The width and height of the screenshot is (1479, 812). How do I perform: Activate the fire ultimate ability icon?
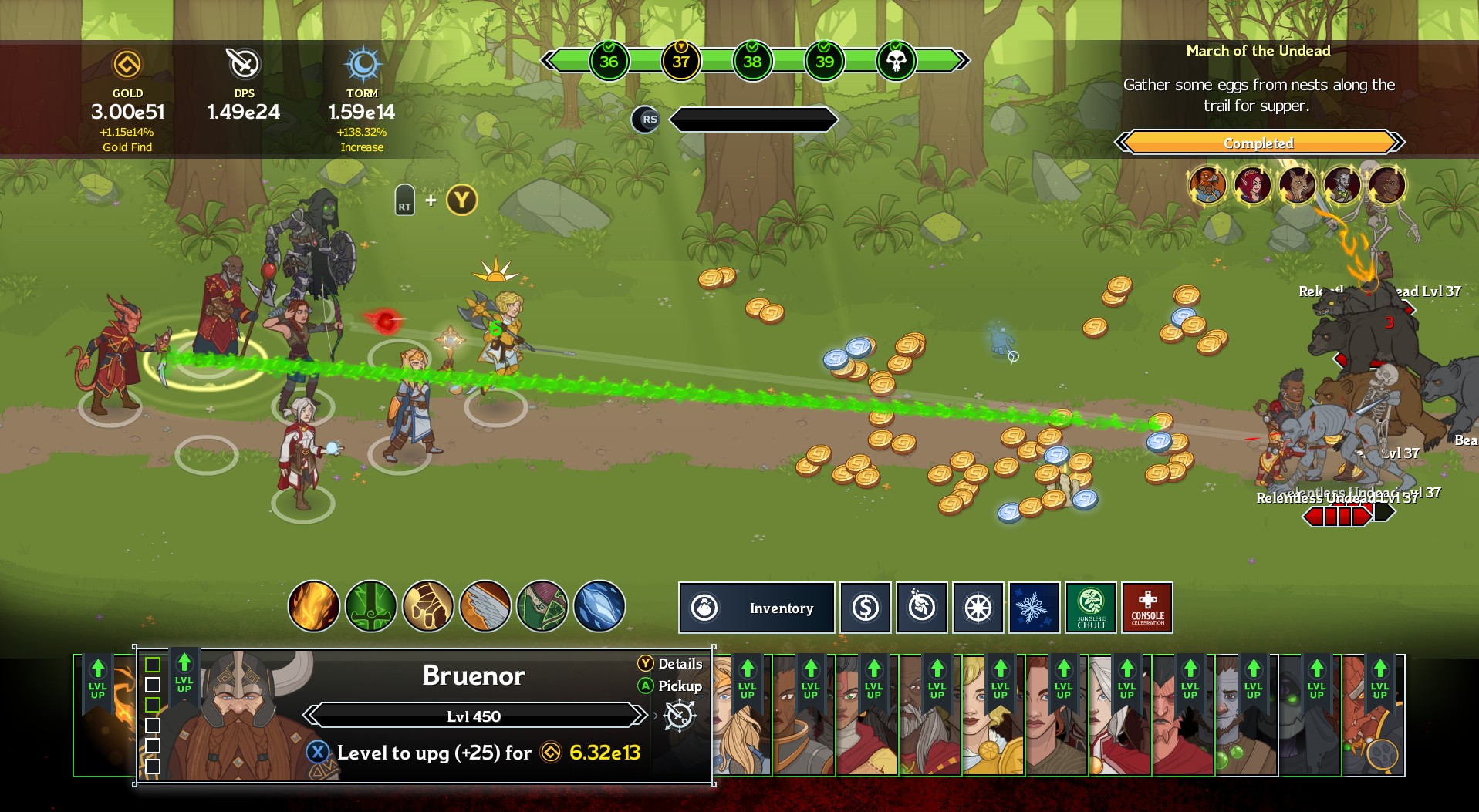[312, 608]
